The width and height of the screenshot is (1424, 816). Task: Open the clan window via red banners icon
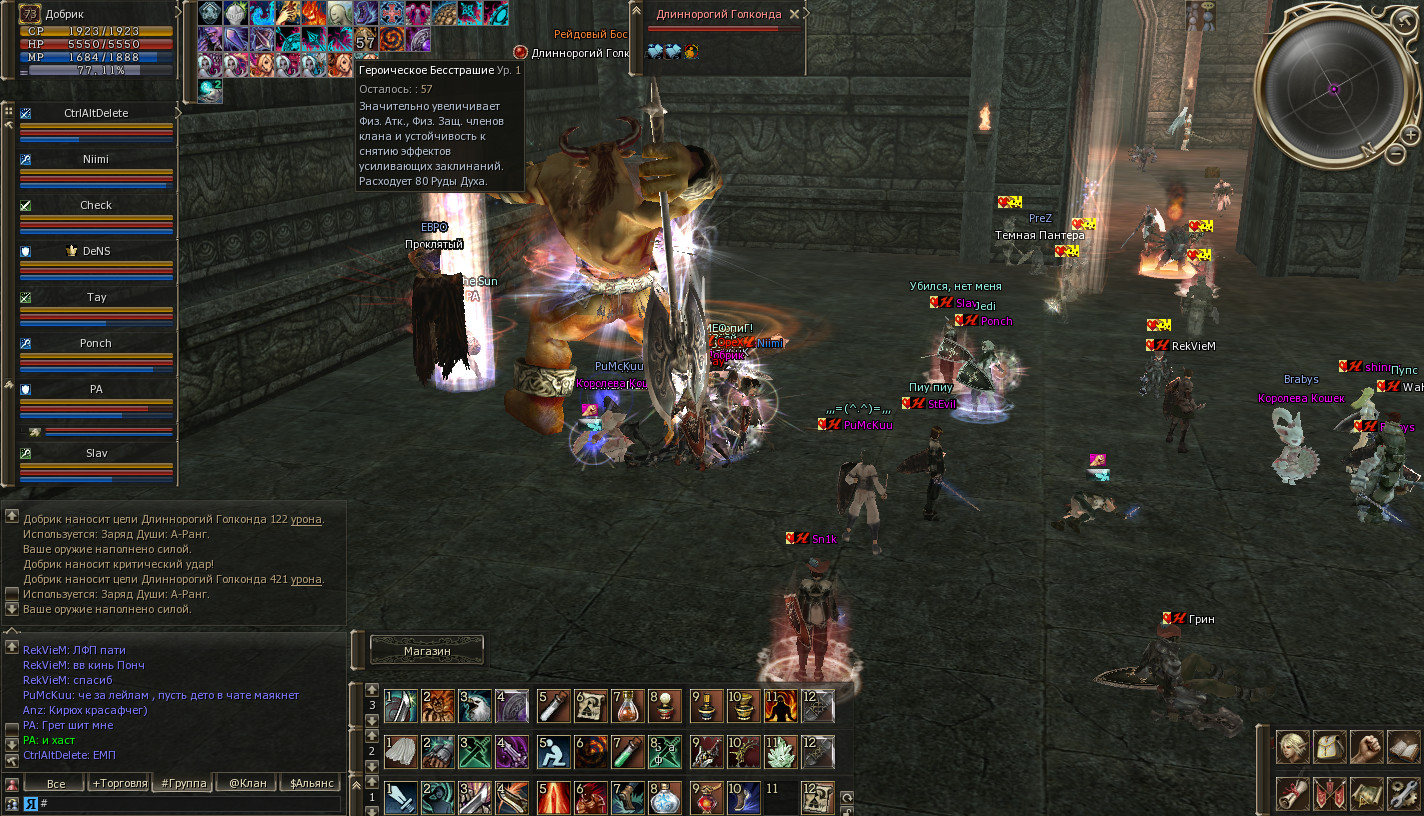(1331, 794)
